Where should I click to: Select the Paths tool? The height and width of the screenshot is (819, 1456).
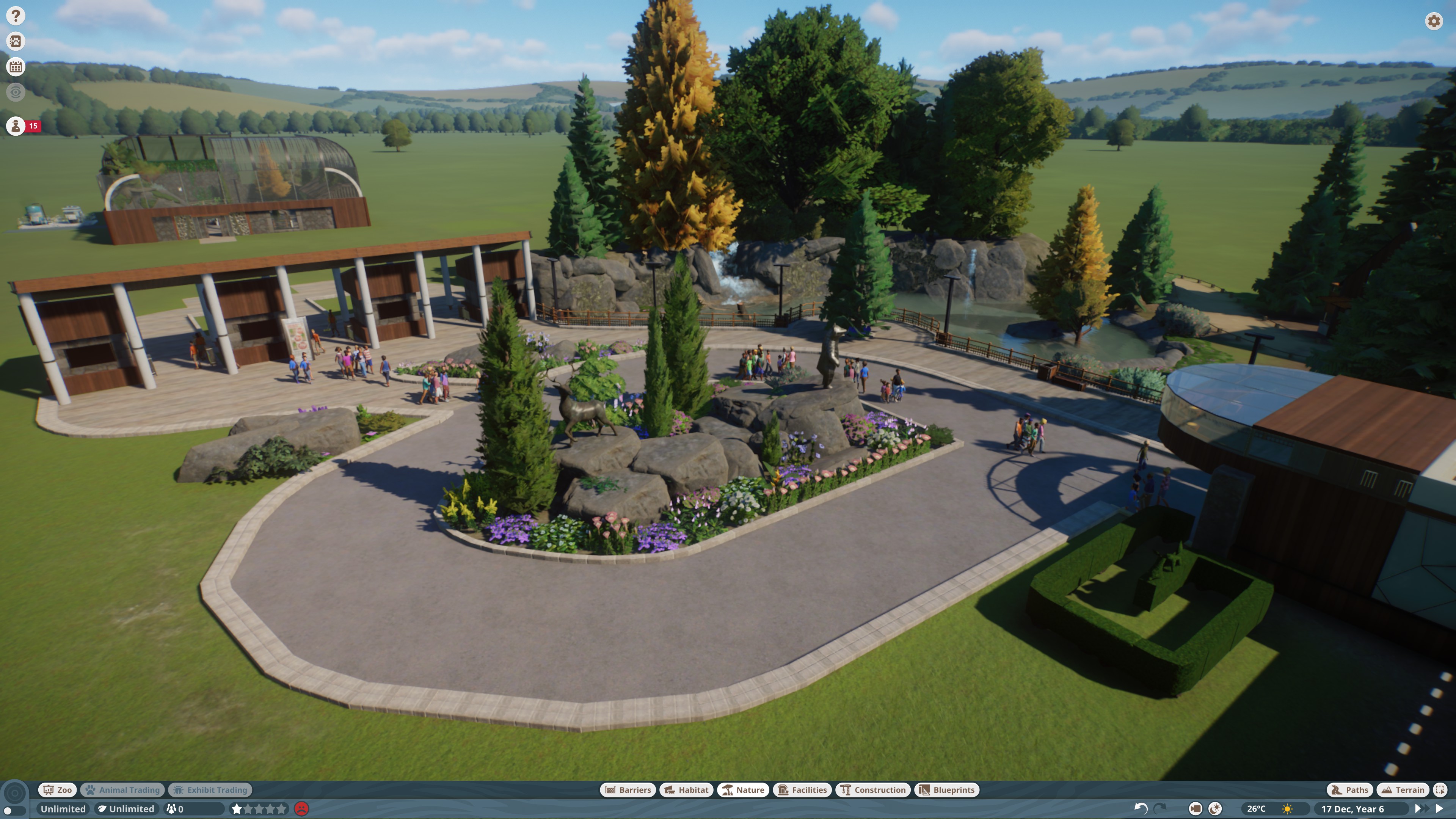click(x=1350, y=789)
